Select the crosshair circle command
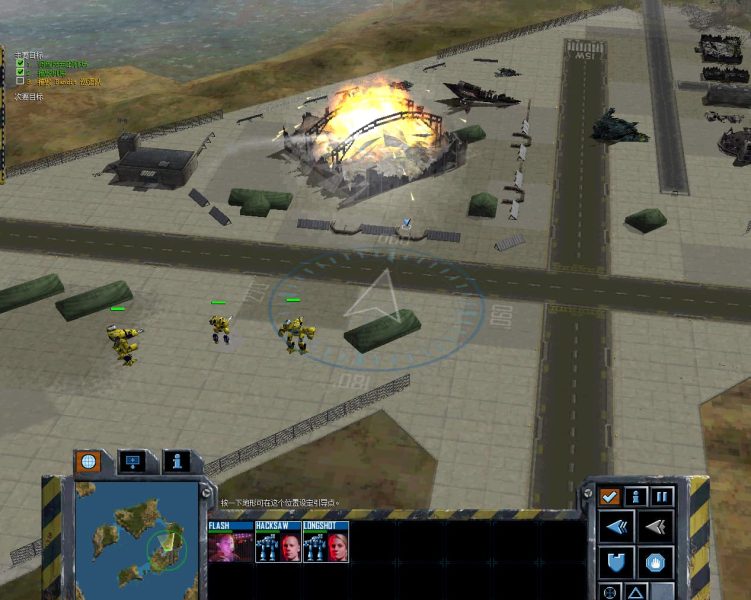Viewport: 751px width, 600px height. (610, 592)
